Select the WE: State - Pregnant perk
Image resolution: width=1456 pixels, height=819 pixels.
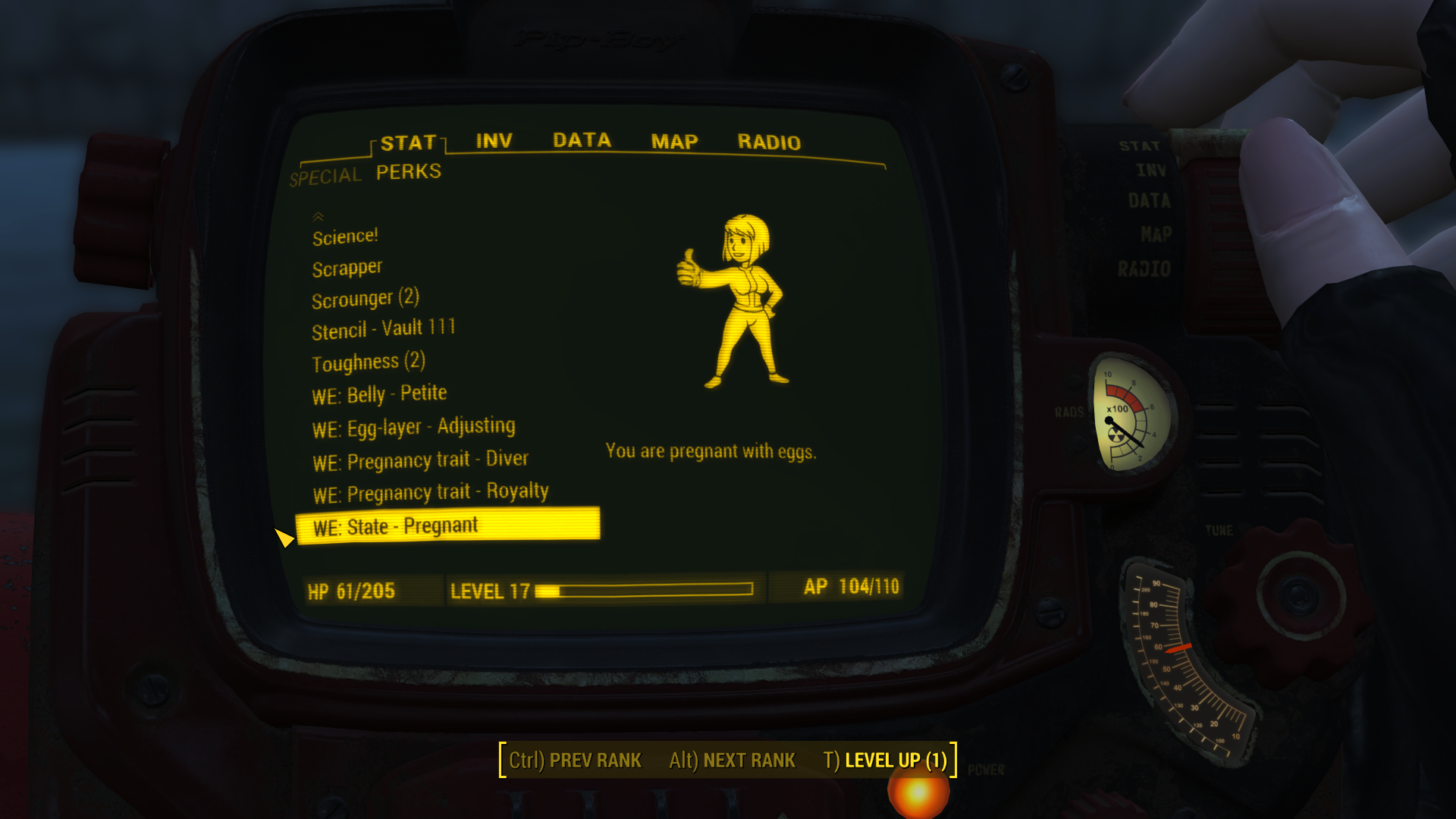pos(394,525)
